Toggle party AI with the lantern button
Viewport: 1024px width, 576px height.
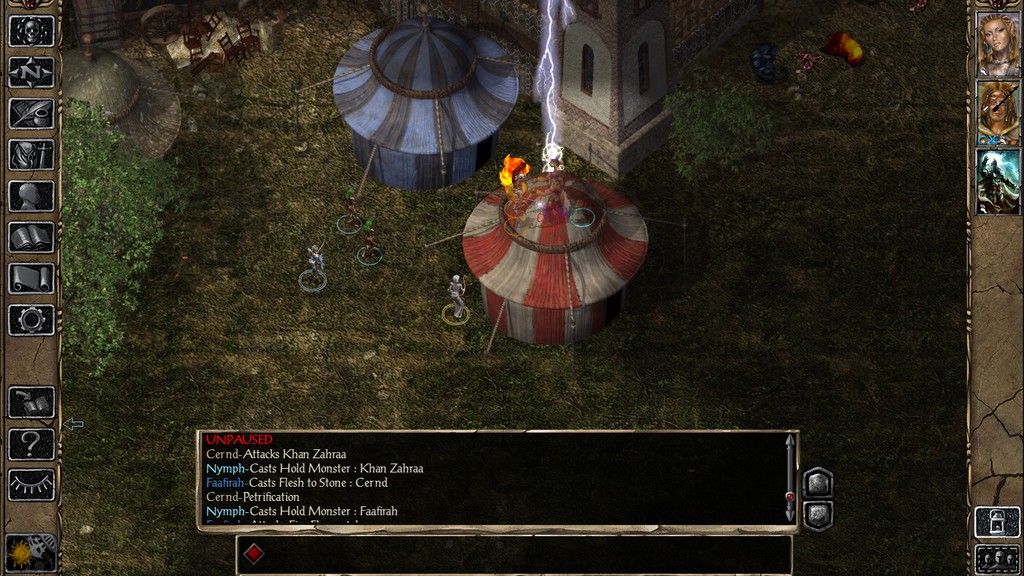click(998, 521)
